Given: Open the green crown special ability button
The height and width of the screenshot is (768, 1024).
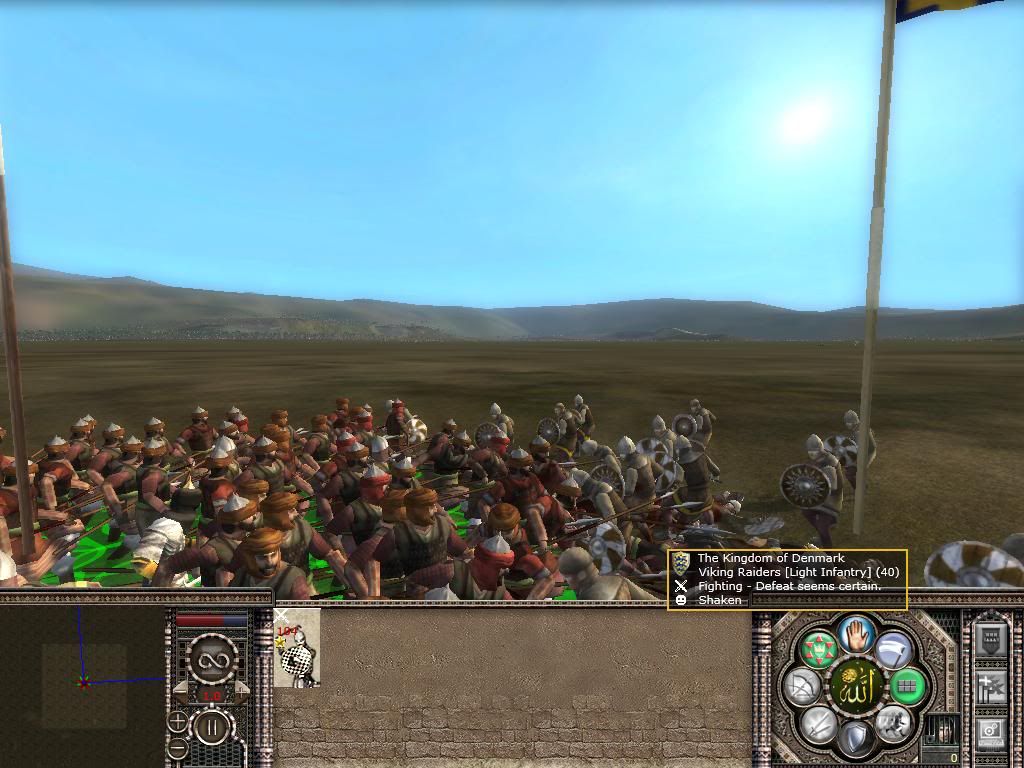Looking at the screenshot, I should [x=818, y=650].
